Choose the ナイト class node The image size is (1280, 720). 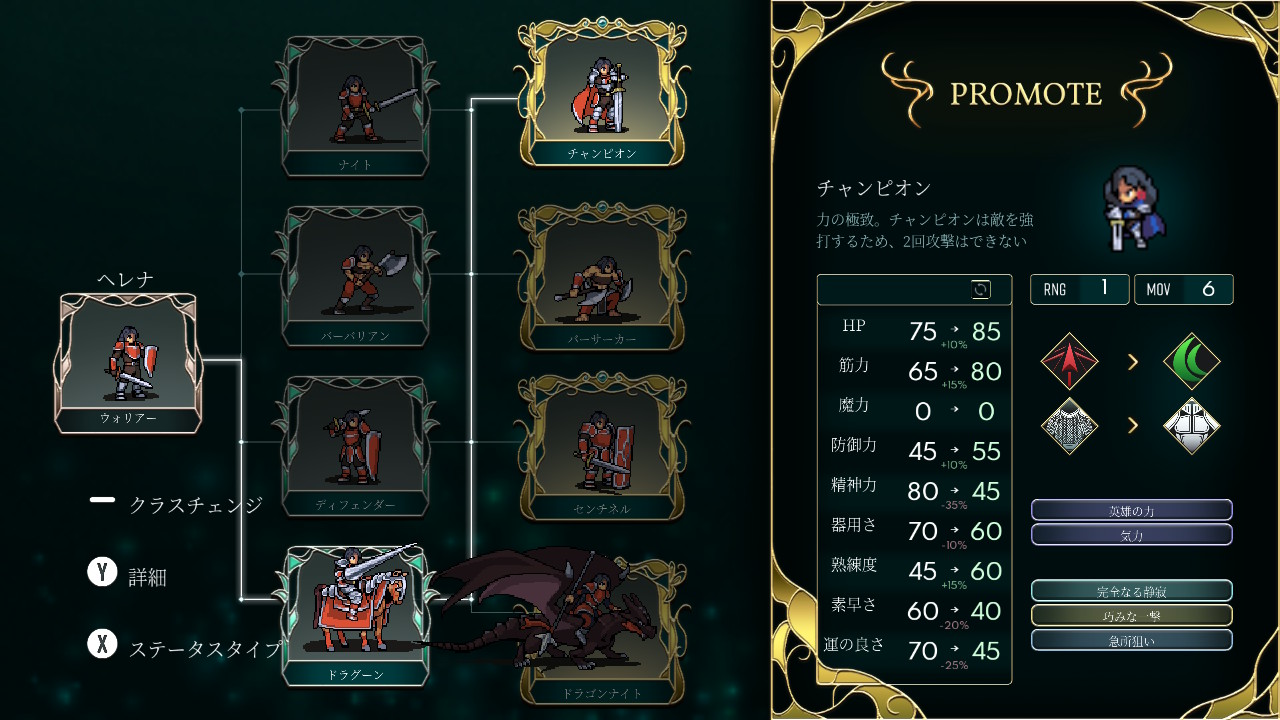355,105
